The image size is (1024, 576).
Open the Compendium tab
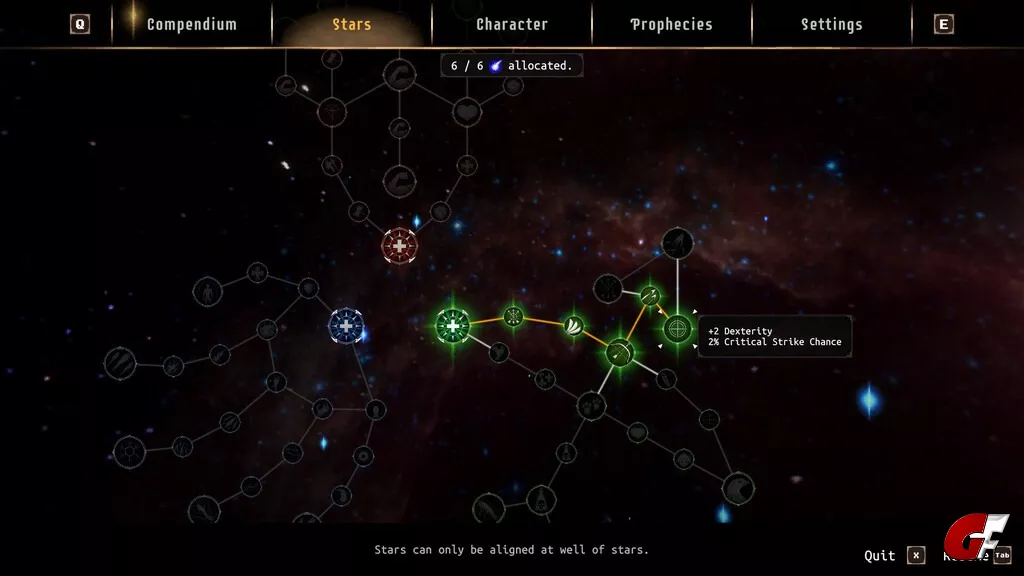(x=191, y=24)
